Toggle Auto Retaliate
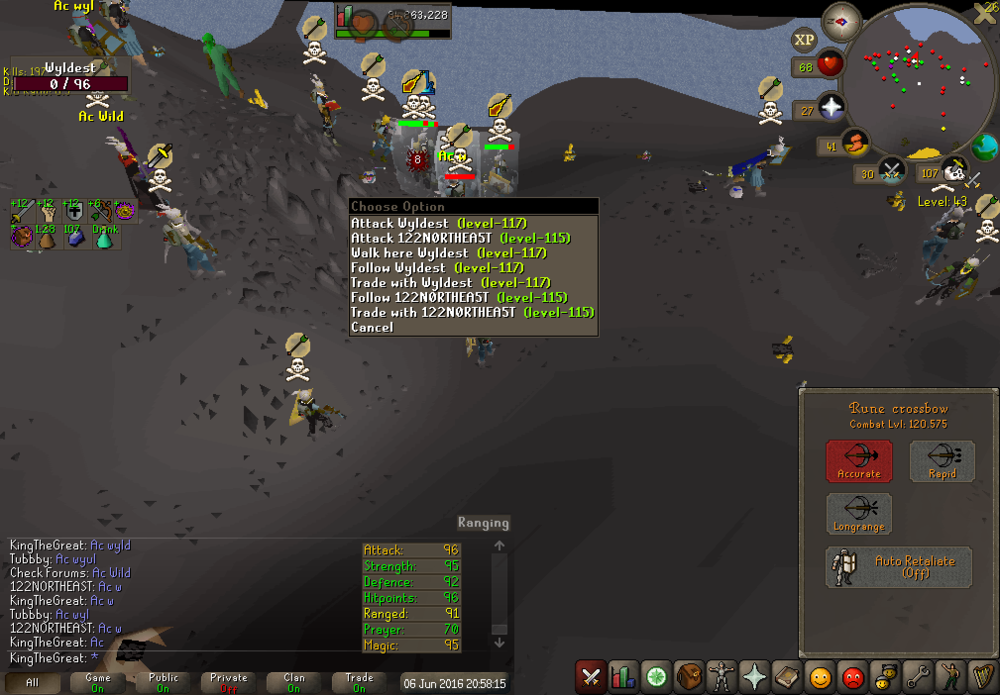This screenshot has height=695, width=1000. coord(899,567)
